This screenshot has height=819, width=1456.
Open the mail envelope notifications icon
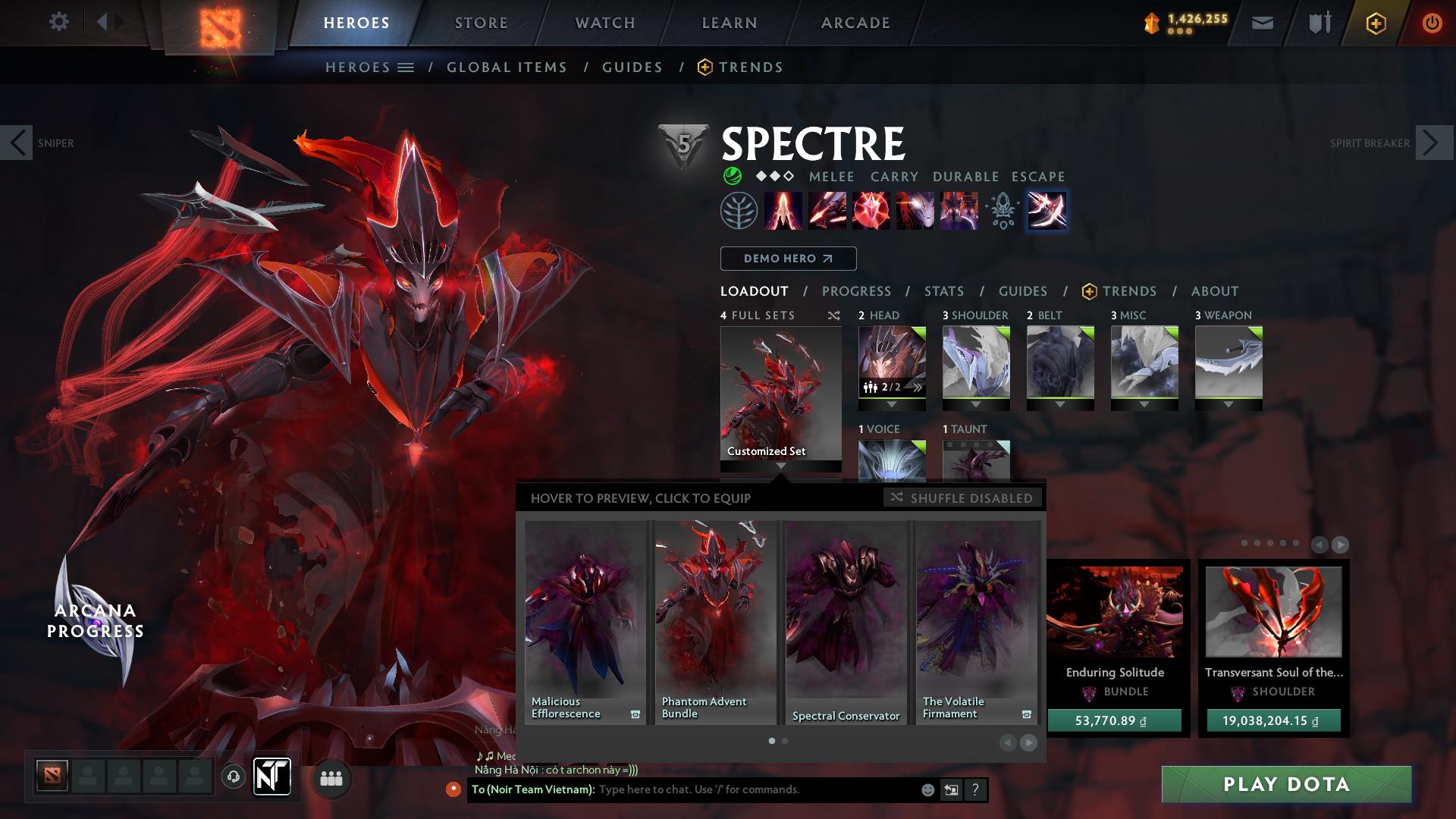coord(1262,22)
